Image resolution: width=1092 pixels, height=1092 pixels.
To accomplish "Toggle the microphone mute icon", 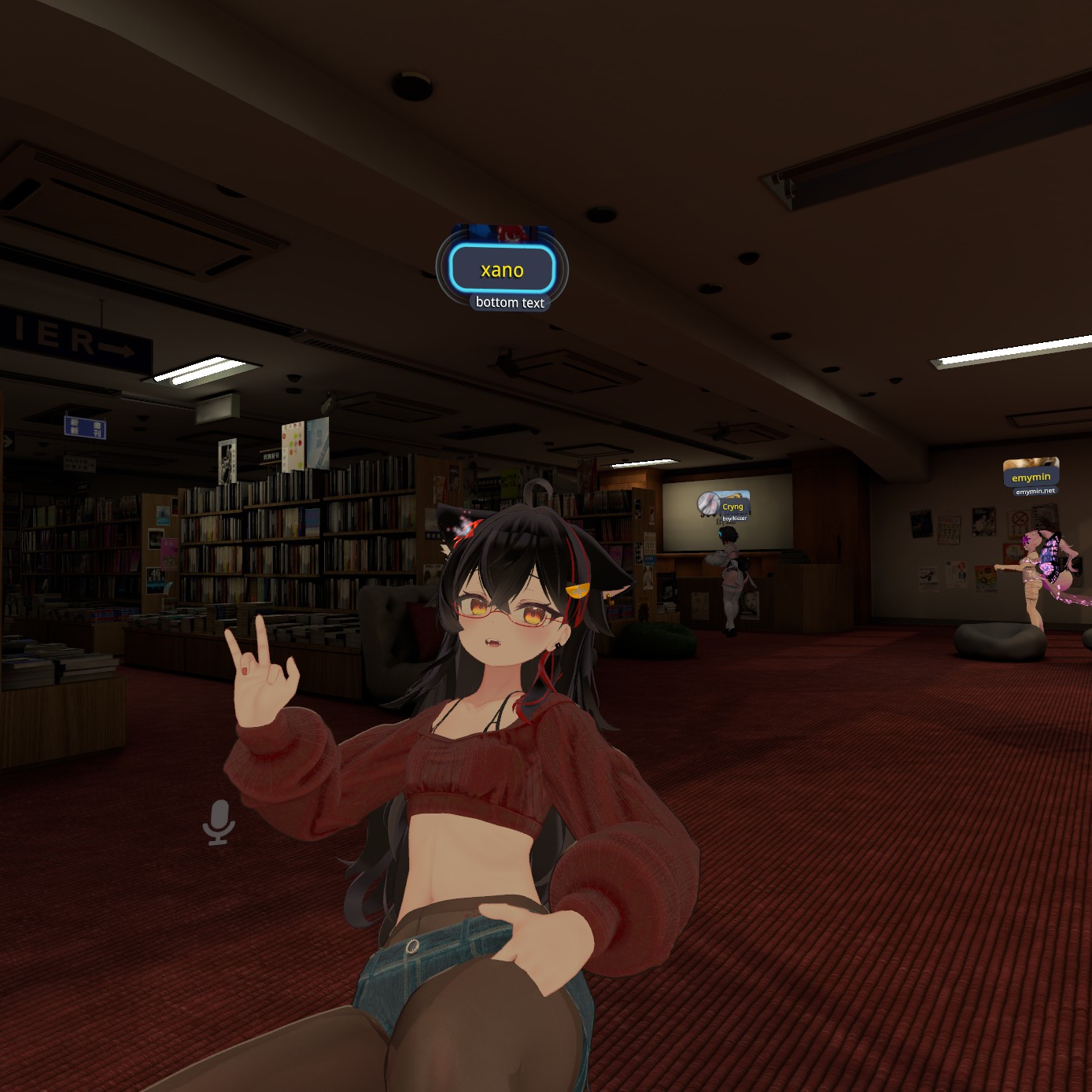I will [x=219, y=822].
